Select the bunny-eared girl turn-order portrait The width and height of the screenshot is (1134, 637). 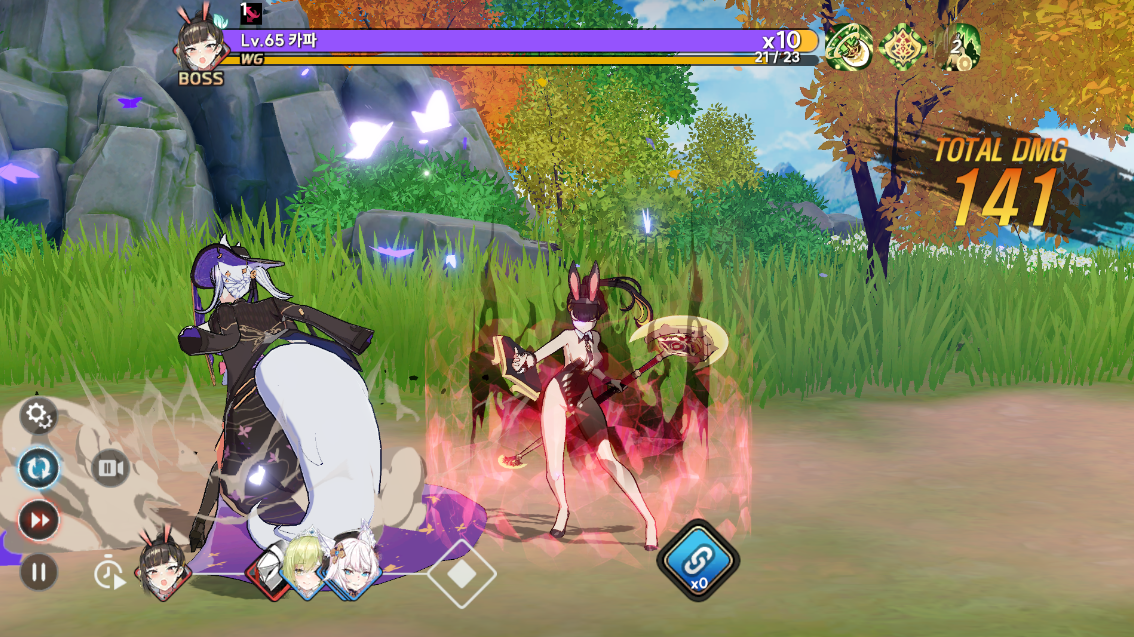(163, 567)
